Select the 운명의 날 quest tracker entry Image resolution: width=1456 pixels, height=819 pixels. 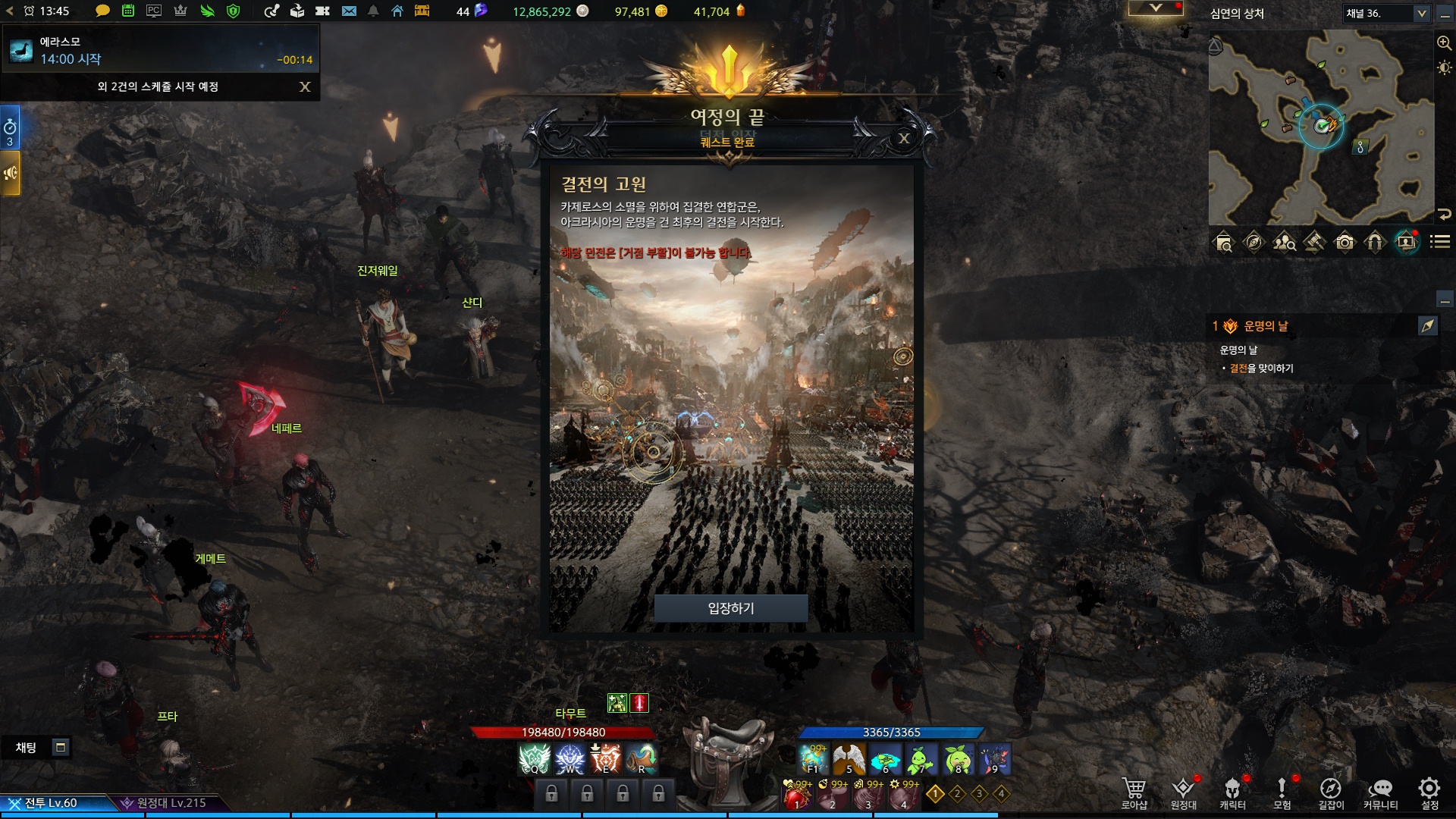click(x=1266, y=326)
